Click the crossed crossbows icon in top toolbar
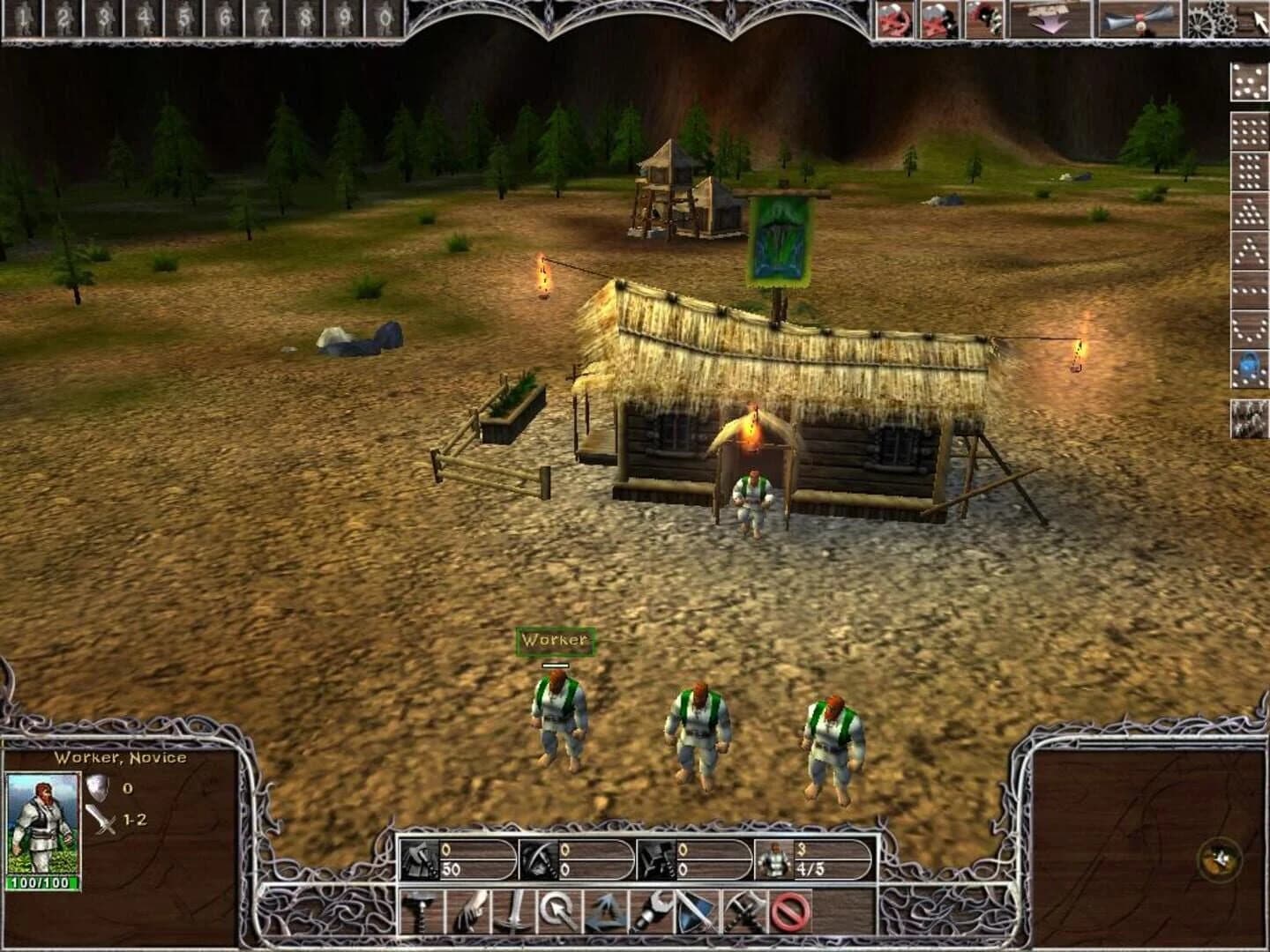 pyautogui.click(x=893, y=18)
